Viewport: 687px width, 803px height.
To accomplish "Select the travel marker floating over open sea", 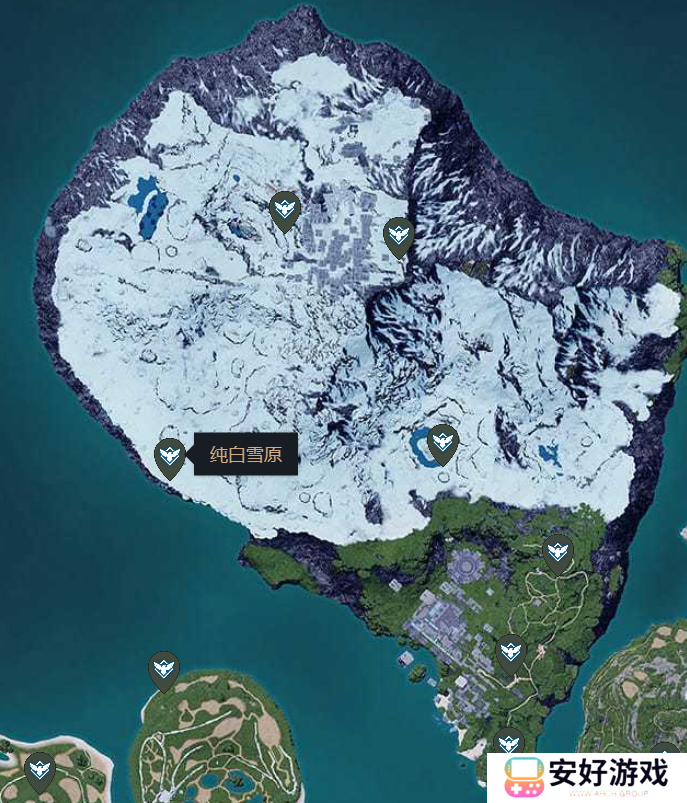I will (x=163, y=669).
